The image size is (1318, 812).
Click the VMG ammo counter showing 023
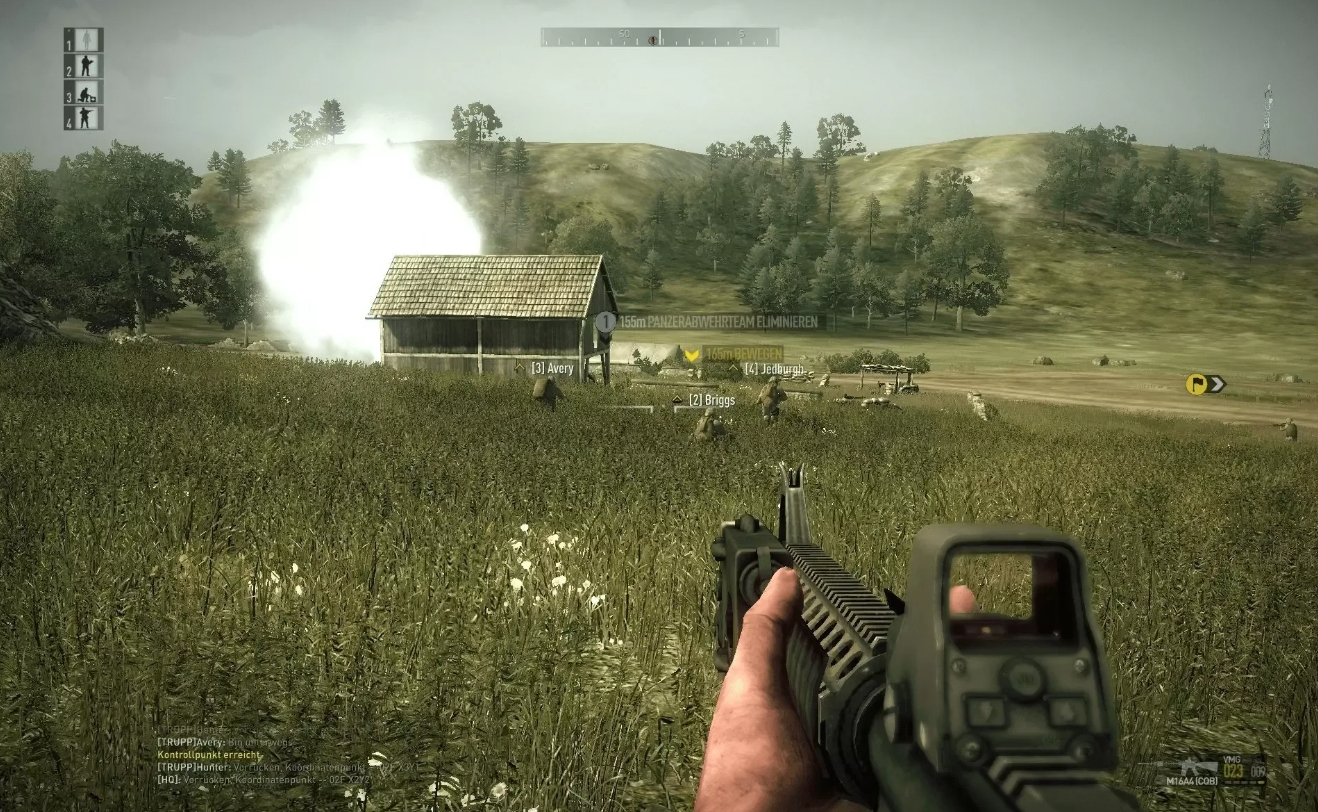[1233, 771]
